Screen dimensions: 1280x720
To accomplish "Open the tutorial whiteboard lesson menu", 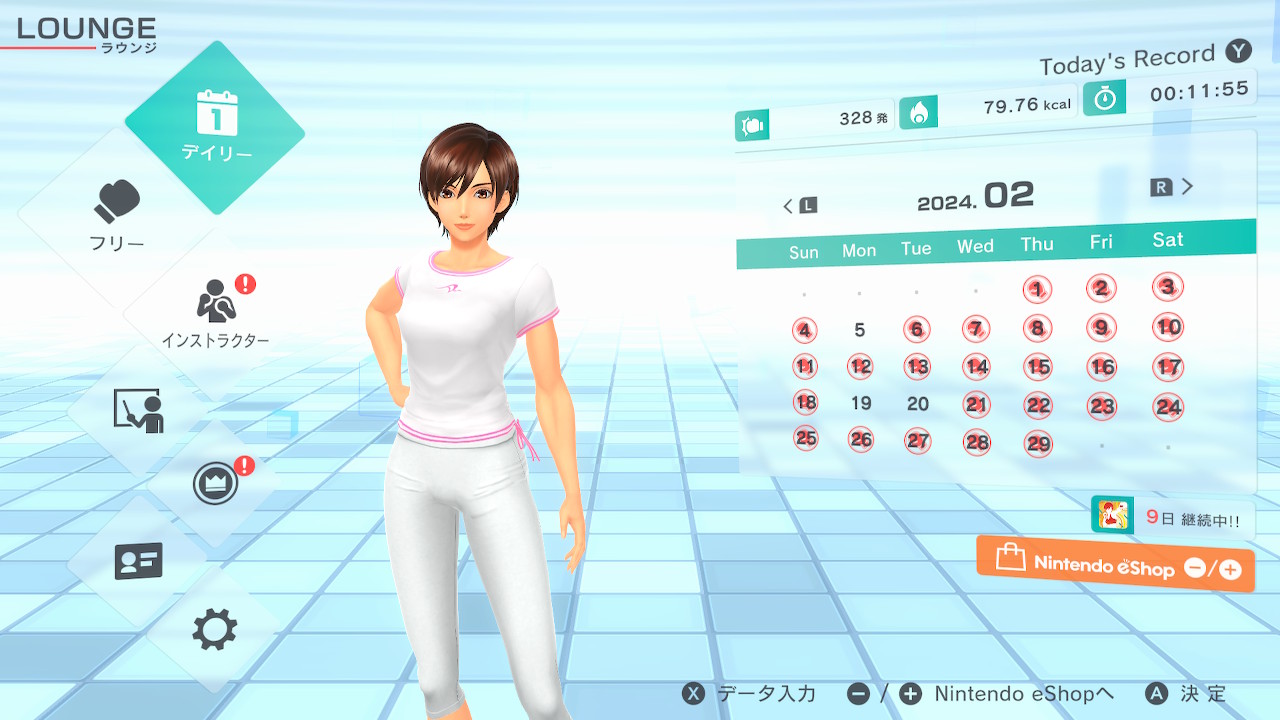I will point(138,410).
